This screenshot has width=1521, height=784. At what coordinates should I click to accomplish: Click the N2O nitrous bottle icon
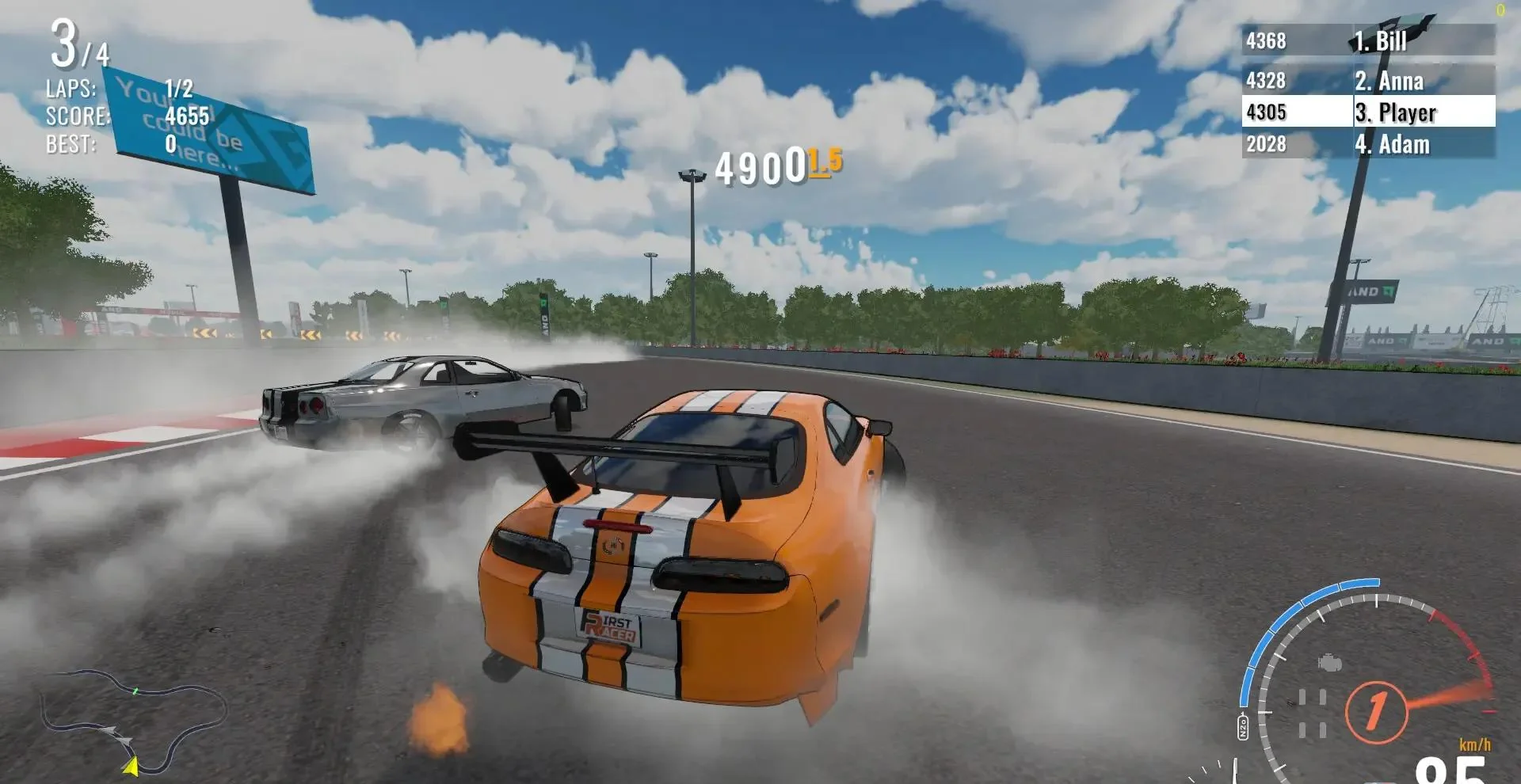coord(1243,727)
